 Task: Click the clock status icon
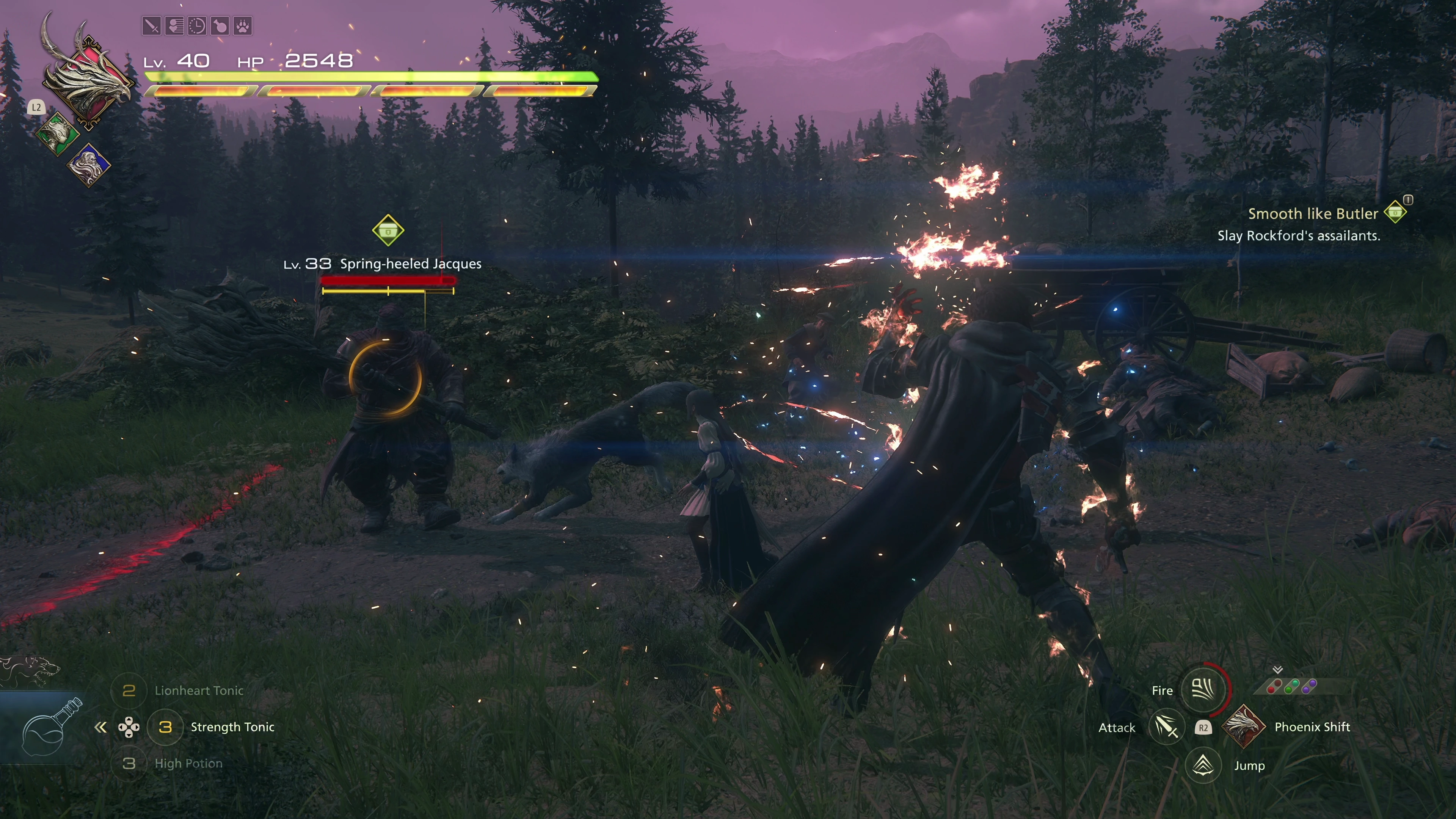(x=197, y=26)
